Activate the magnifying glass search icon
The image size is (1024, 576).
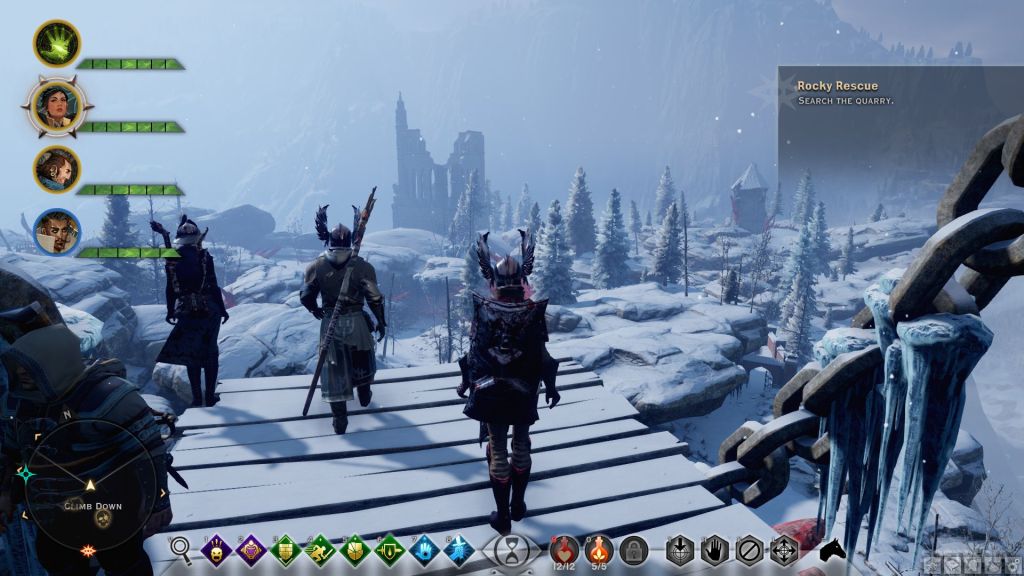coord(181,548)
